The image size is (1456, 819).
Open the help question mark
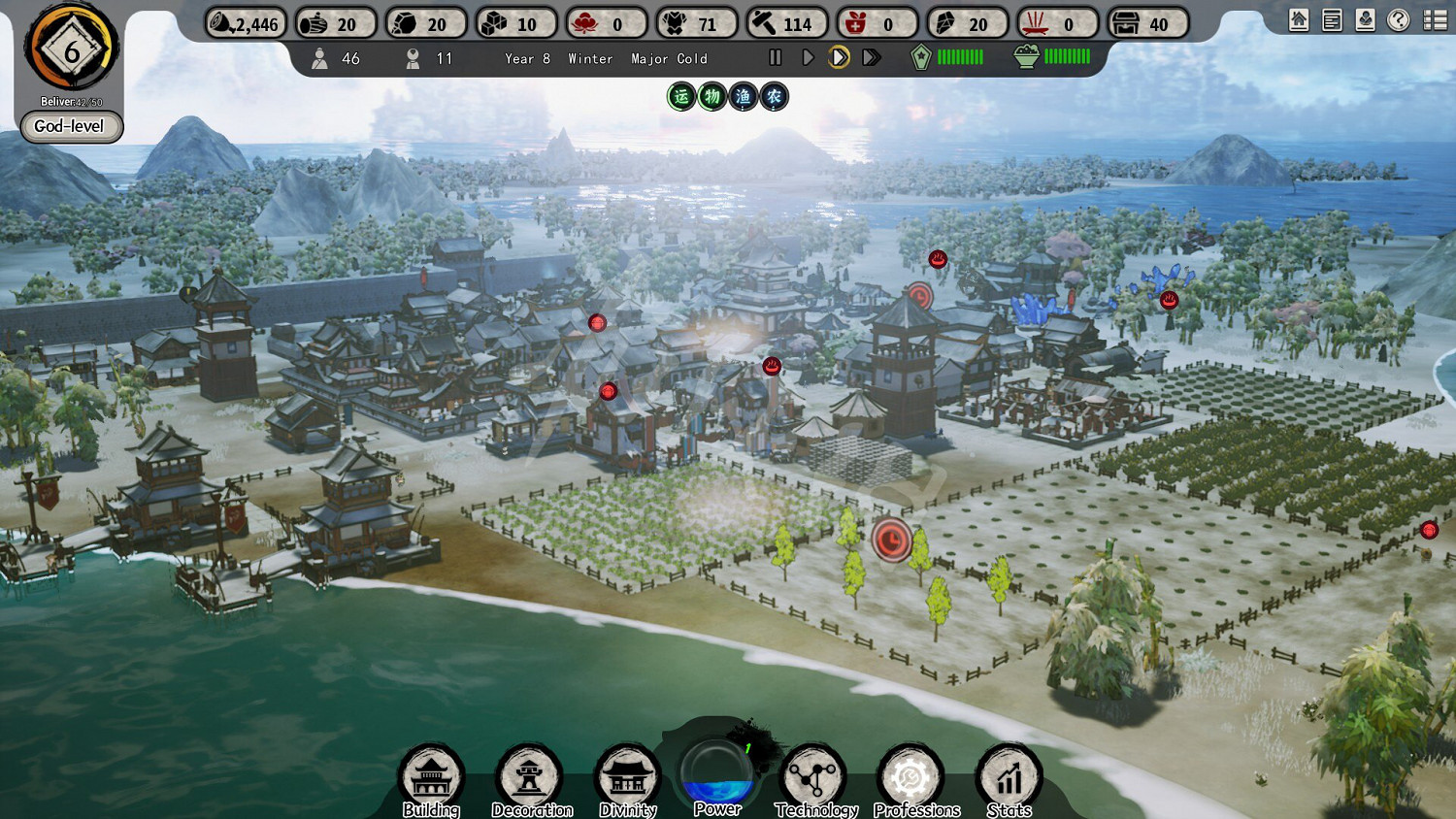1398,20
